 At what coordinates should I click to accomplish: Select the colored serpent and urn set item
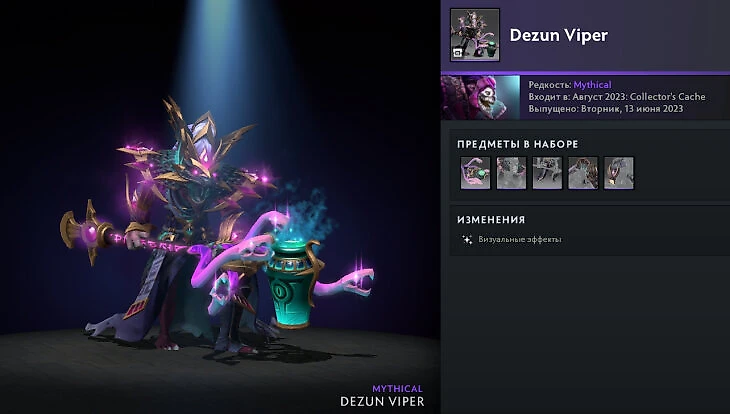coord(475,173)
